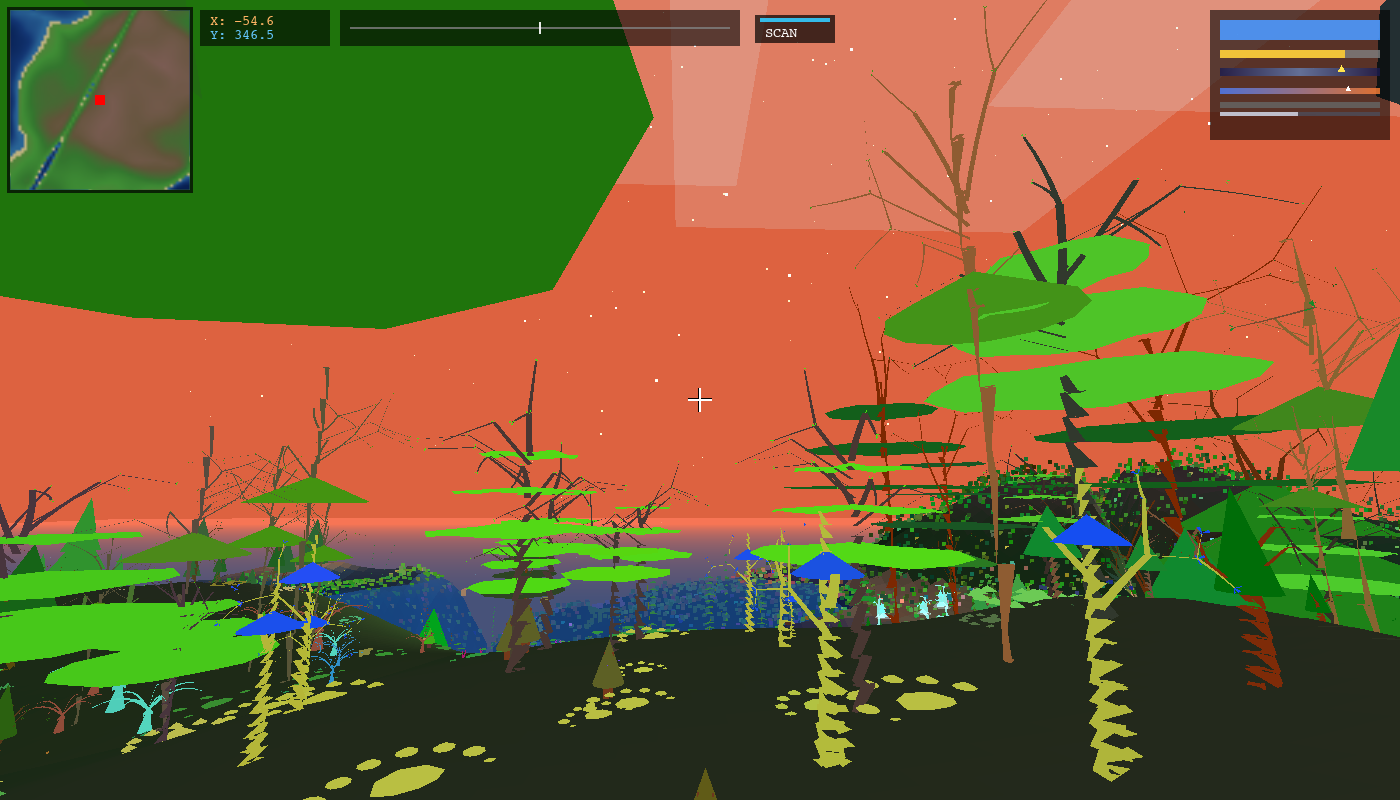Click the crosshair reticle at screen center
This screenshot has width=1400, height=800.
click(x=700, y=401)
